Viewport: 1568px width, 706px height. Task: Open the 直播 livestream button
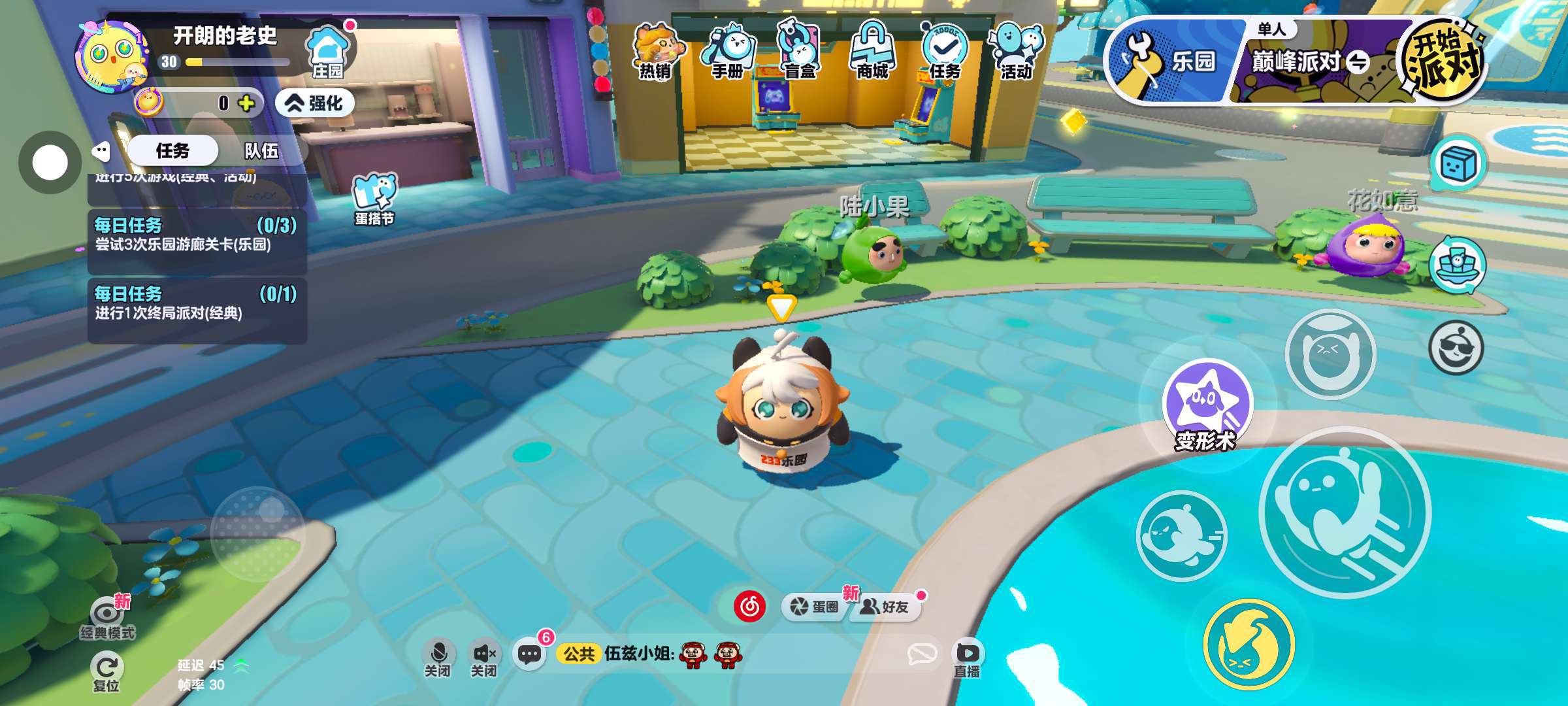(966, 659)
